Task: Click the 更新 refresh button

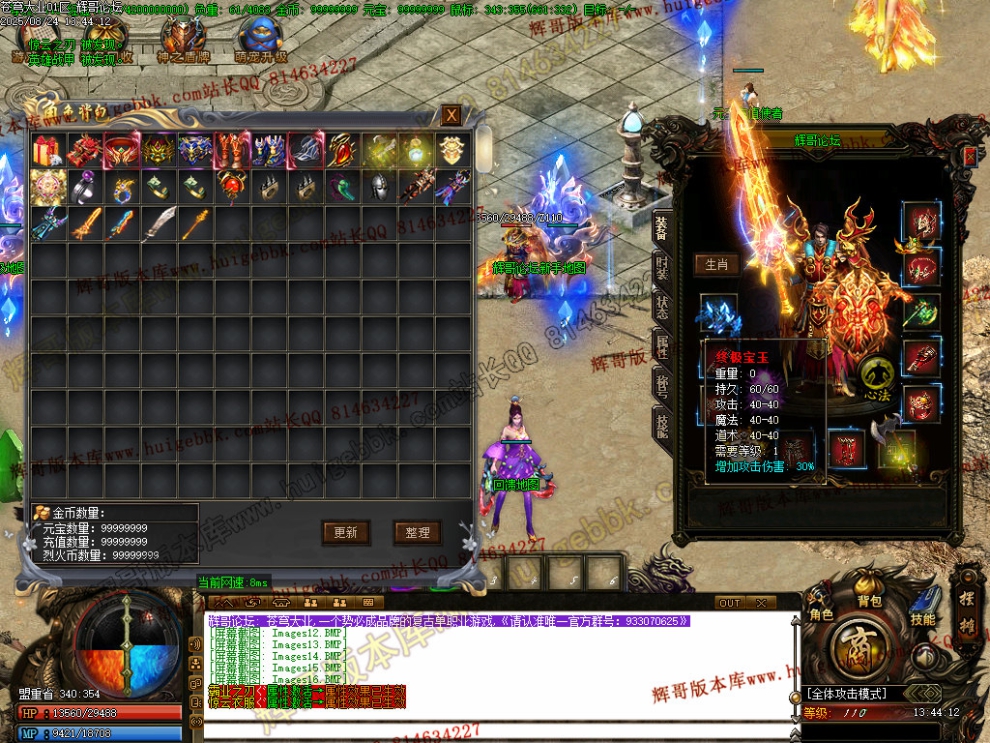Action: 346,533
